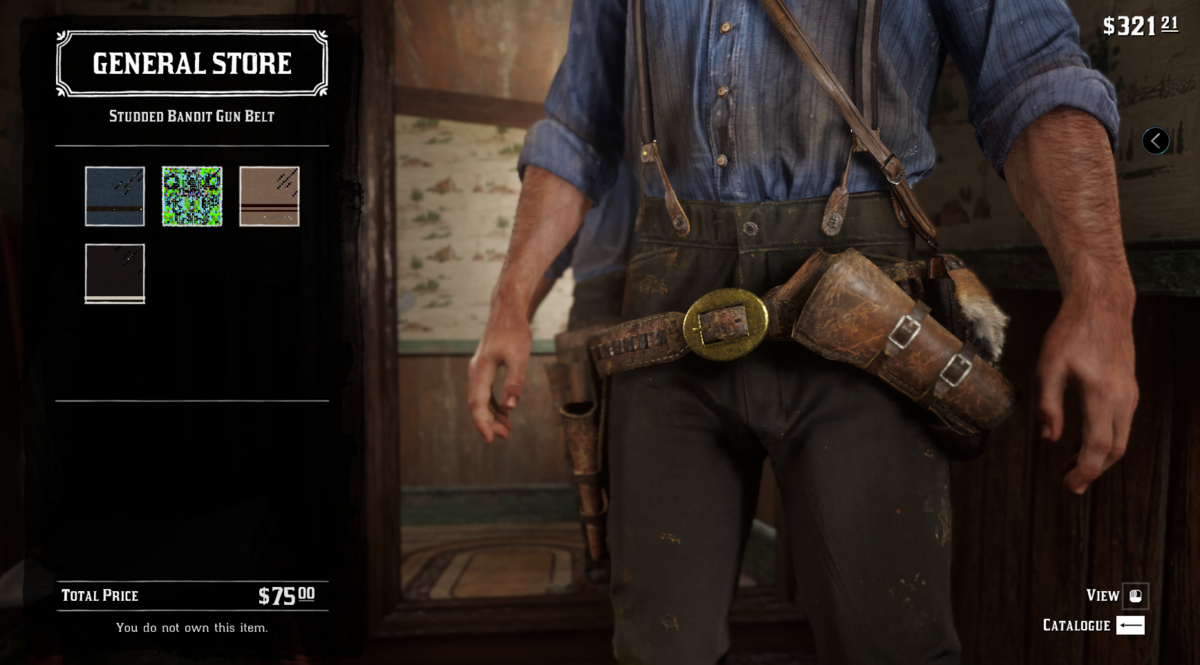Image resolution: width=1200 pixels, height=665 pixels.
Task: Pick the tan gun belt swatch
Action: click(269, 196)
